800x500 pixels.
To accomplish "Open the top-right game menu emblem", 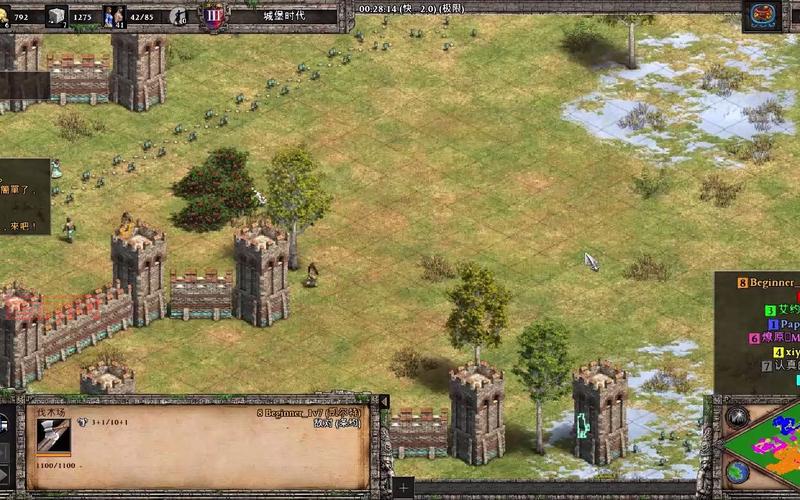I will (762, 15).
